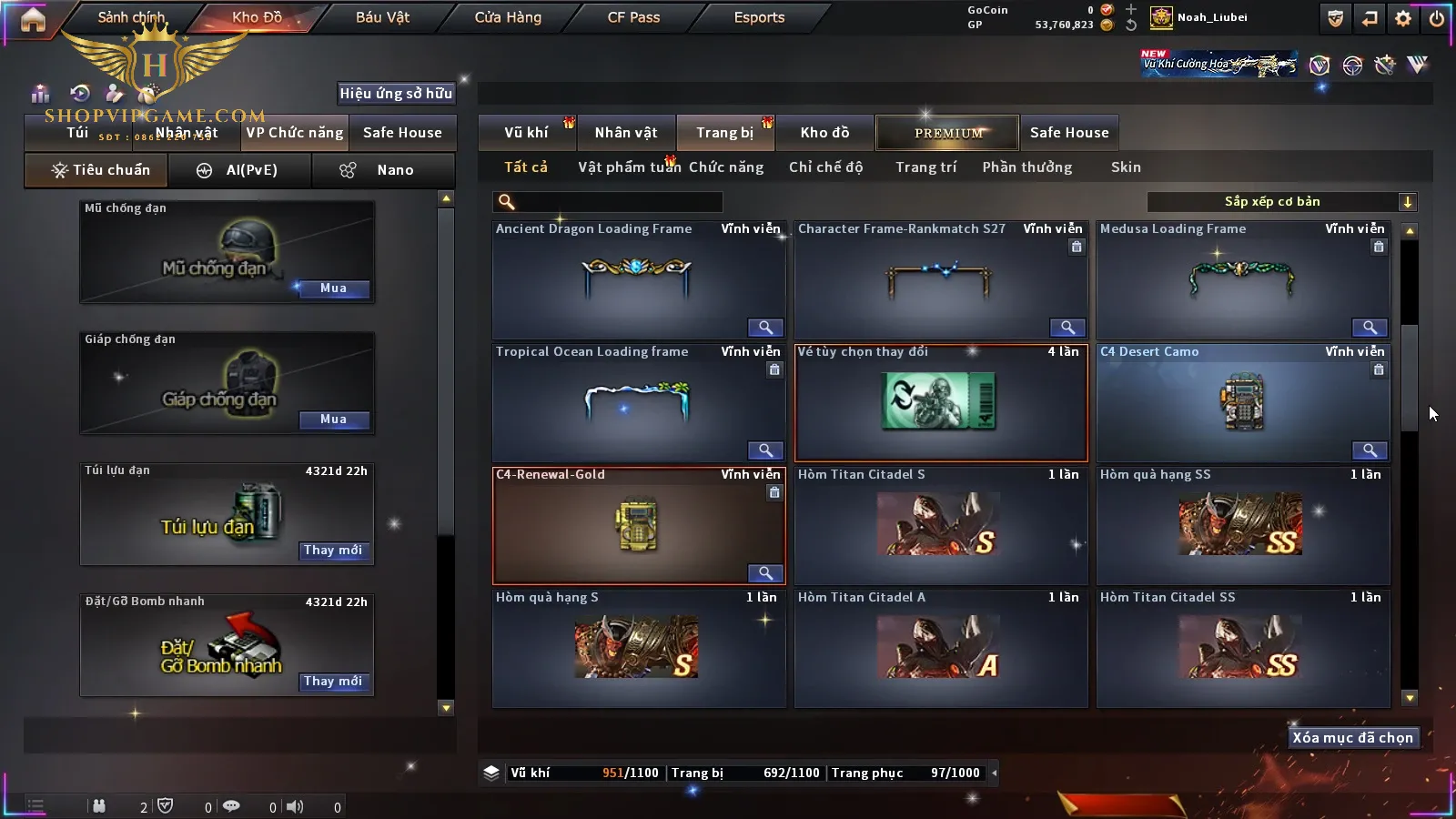The height and width of the screenshot is (819, 1456).
Task: Click the power exit button
Action: pos(1437,18)
